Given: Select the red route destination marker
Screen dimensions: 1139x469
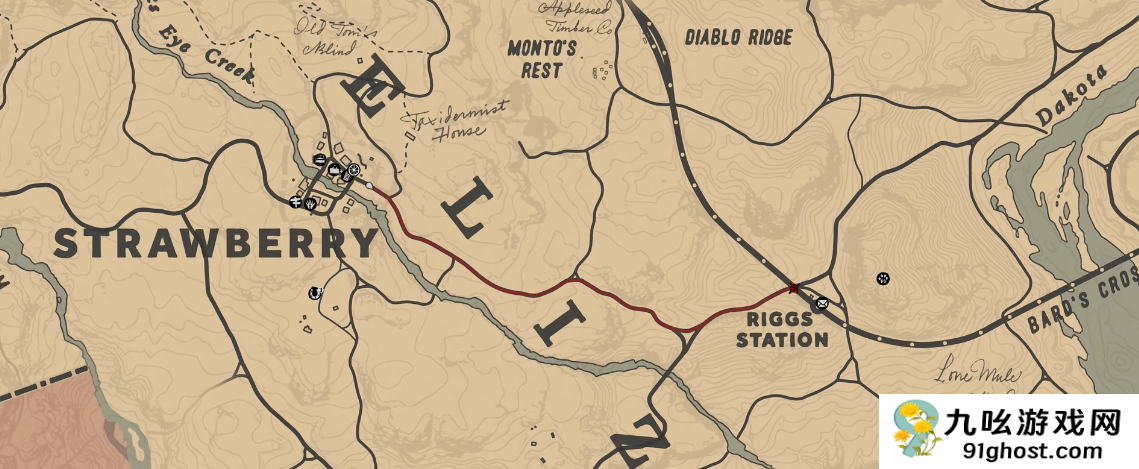Looking at the screenshot, I should coord(793,288).
